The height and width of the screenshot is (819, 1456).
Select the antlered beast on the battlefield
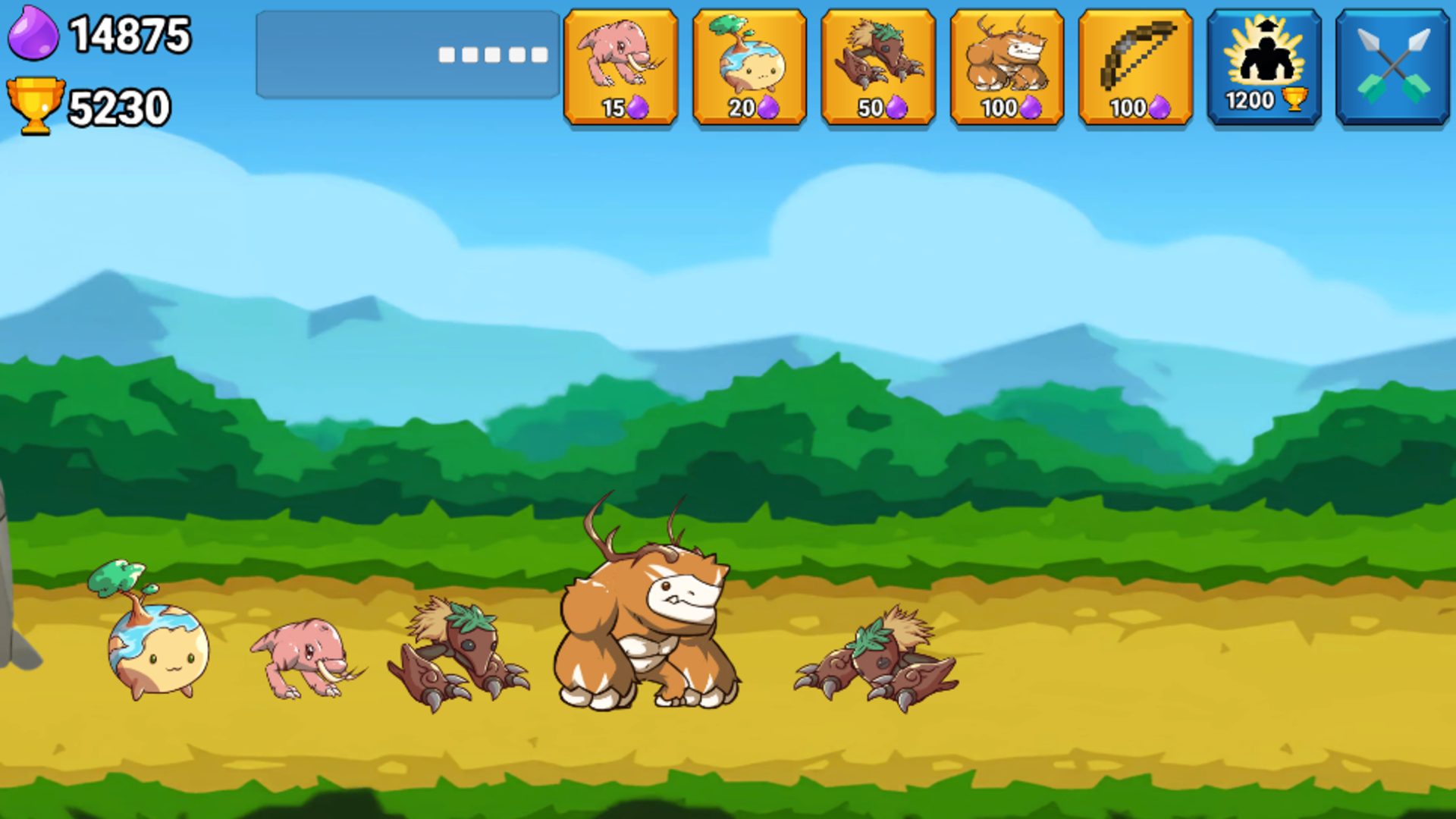coord(648,622)
